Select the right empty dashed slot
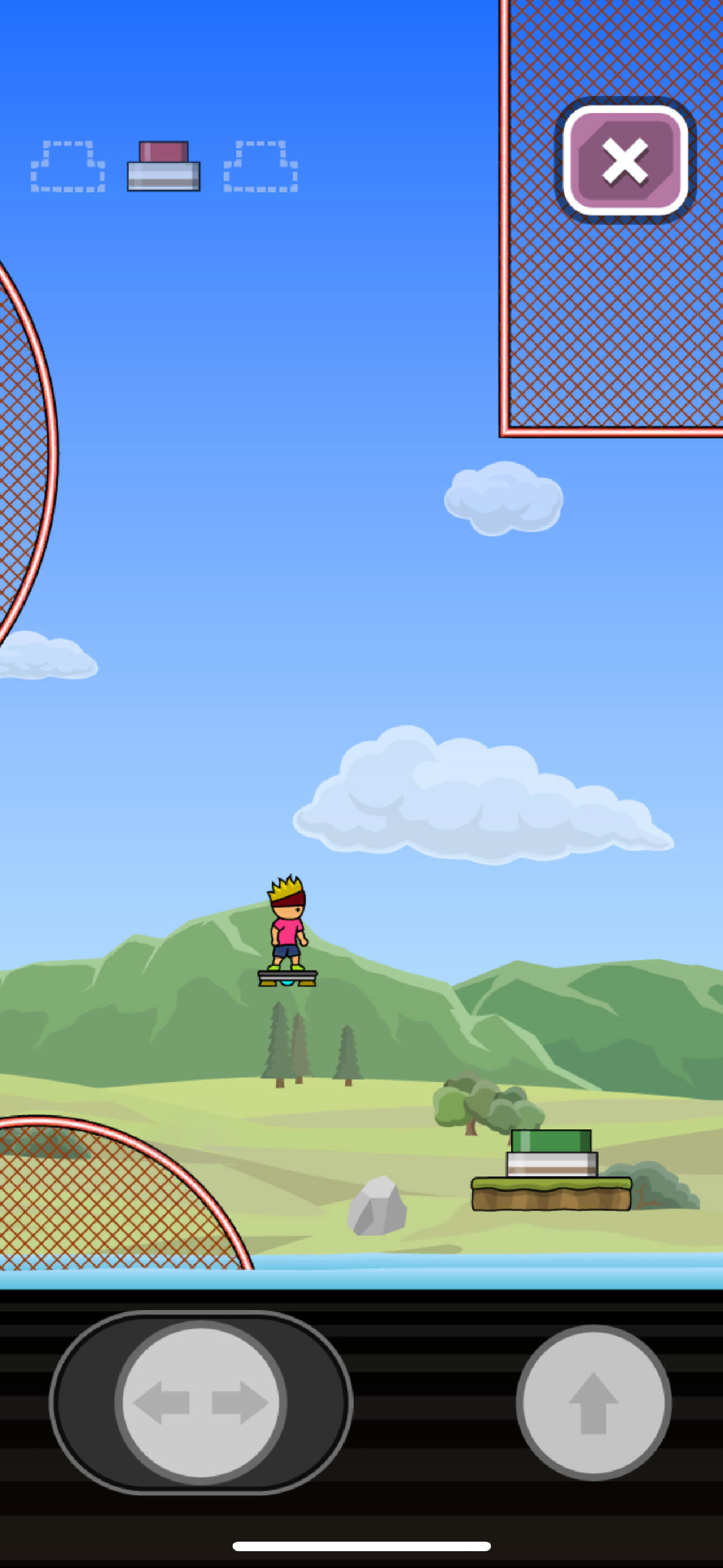 pyautogui.click(x=262, y=167)
